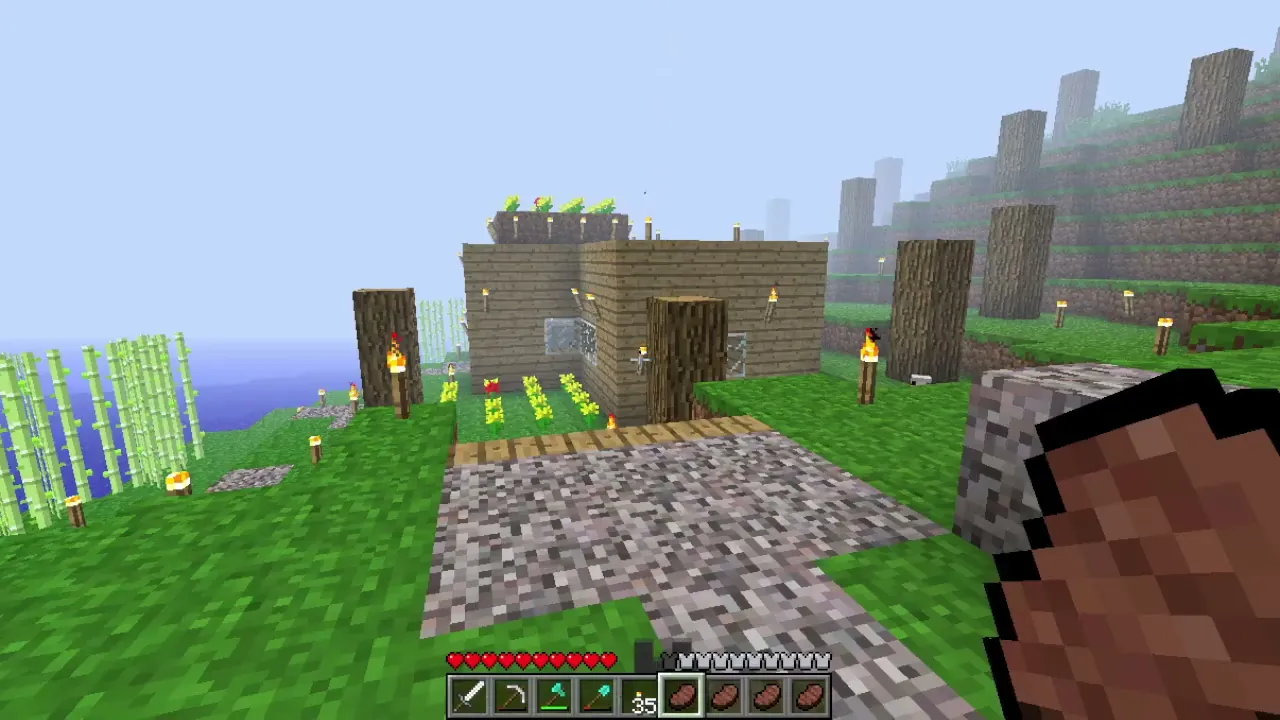Click the highlighted cooked porkchop slot
1280x720 pixels.
point(682,696)
